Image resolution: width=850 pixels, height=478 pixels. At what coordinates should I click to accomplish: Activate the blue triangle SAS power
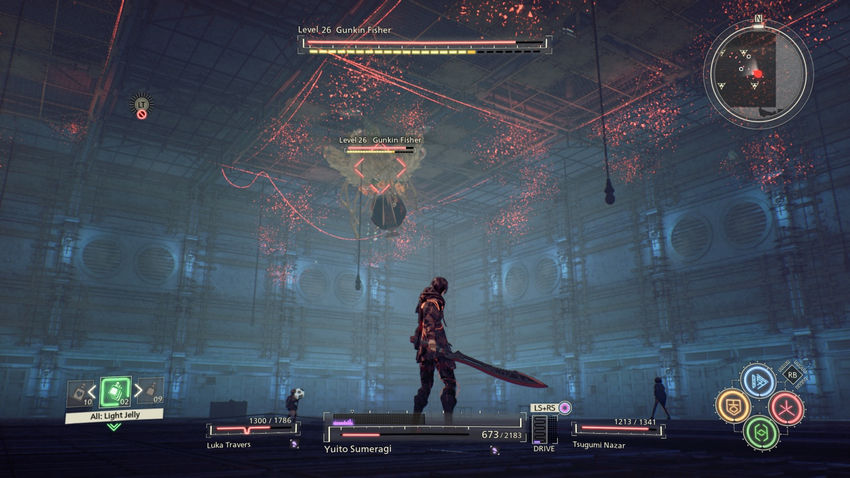(758, 381)
